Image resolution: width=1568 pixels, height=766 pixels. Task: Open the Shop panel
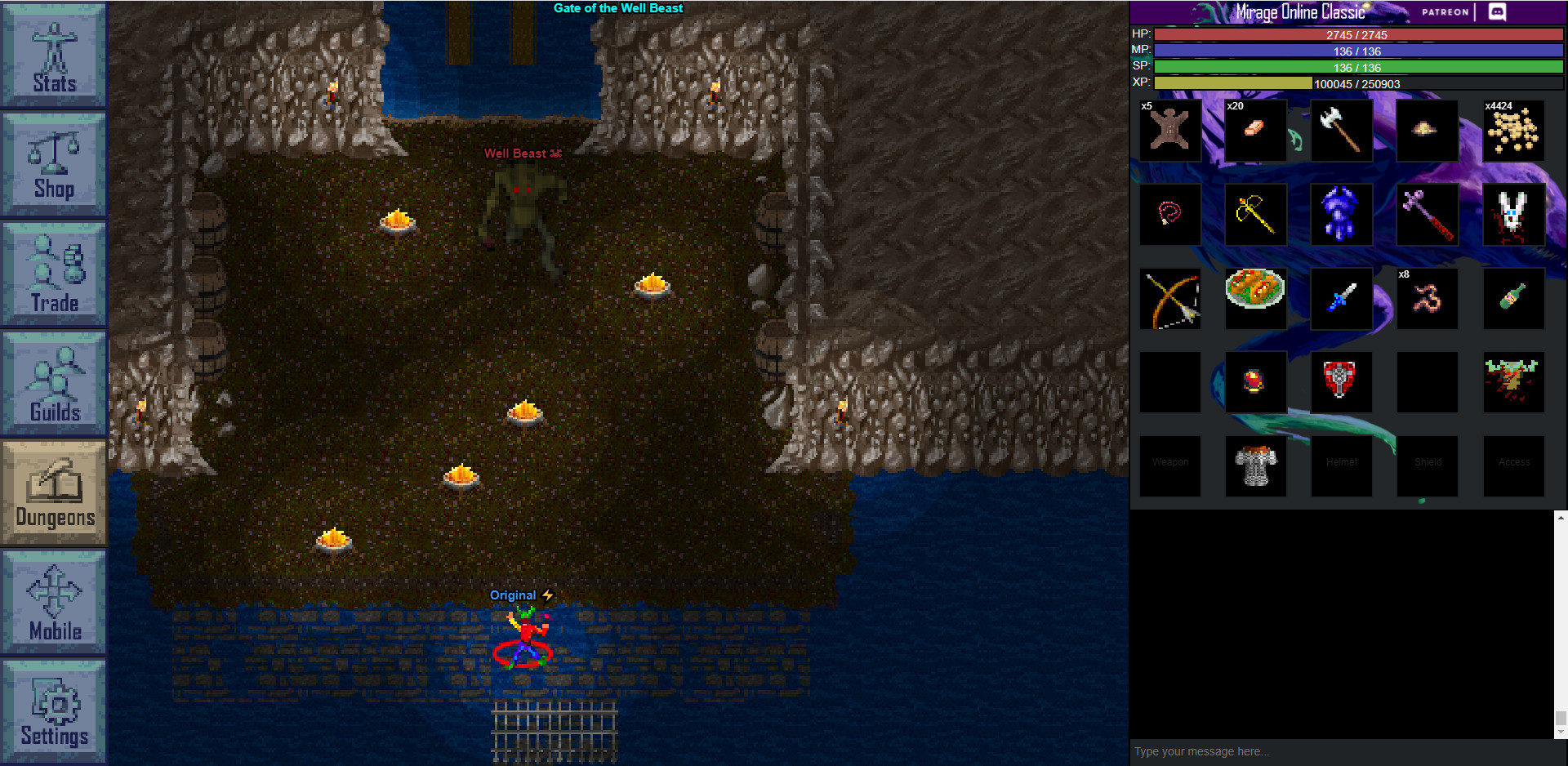click(53, 163)
